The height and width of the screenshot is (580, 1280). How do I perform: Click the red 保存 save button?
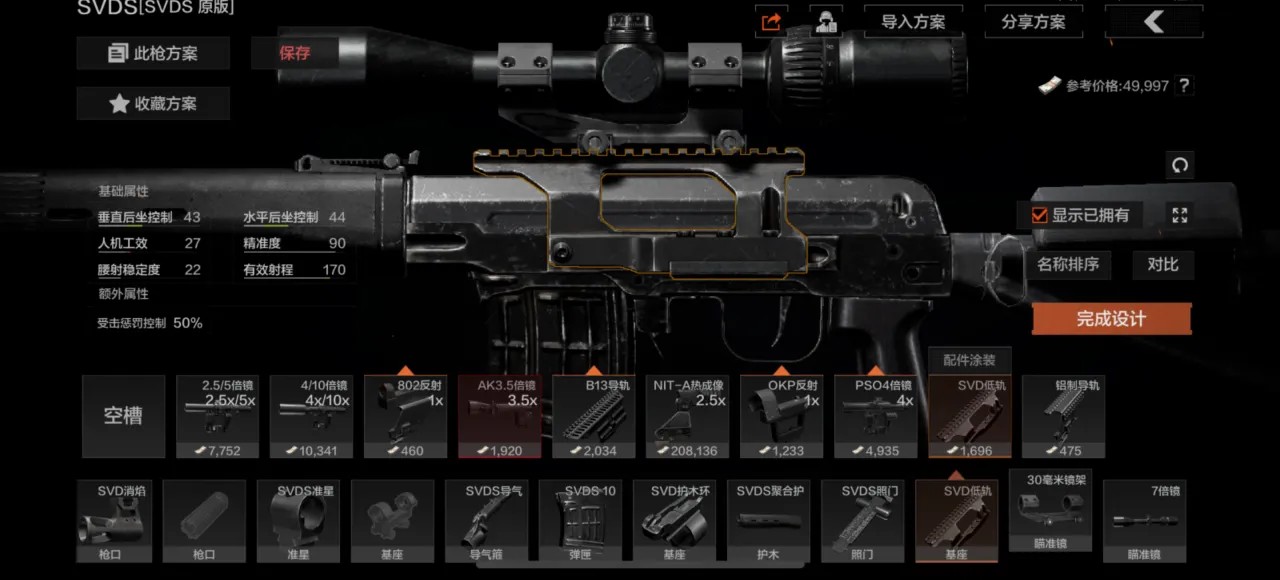coord(295,53)
